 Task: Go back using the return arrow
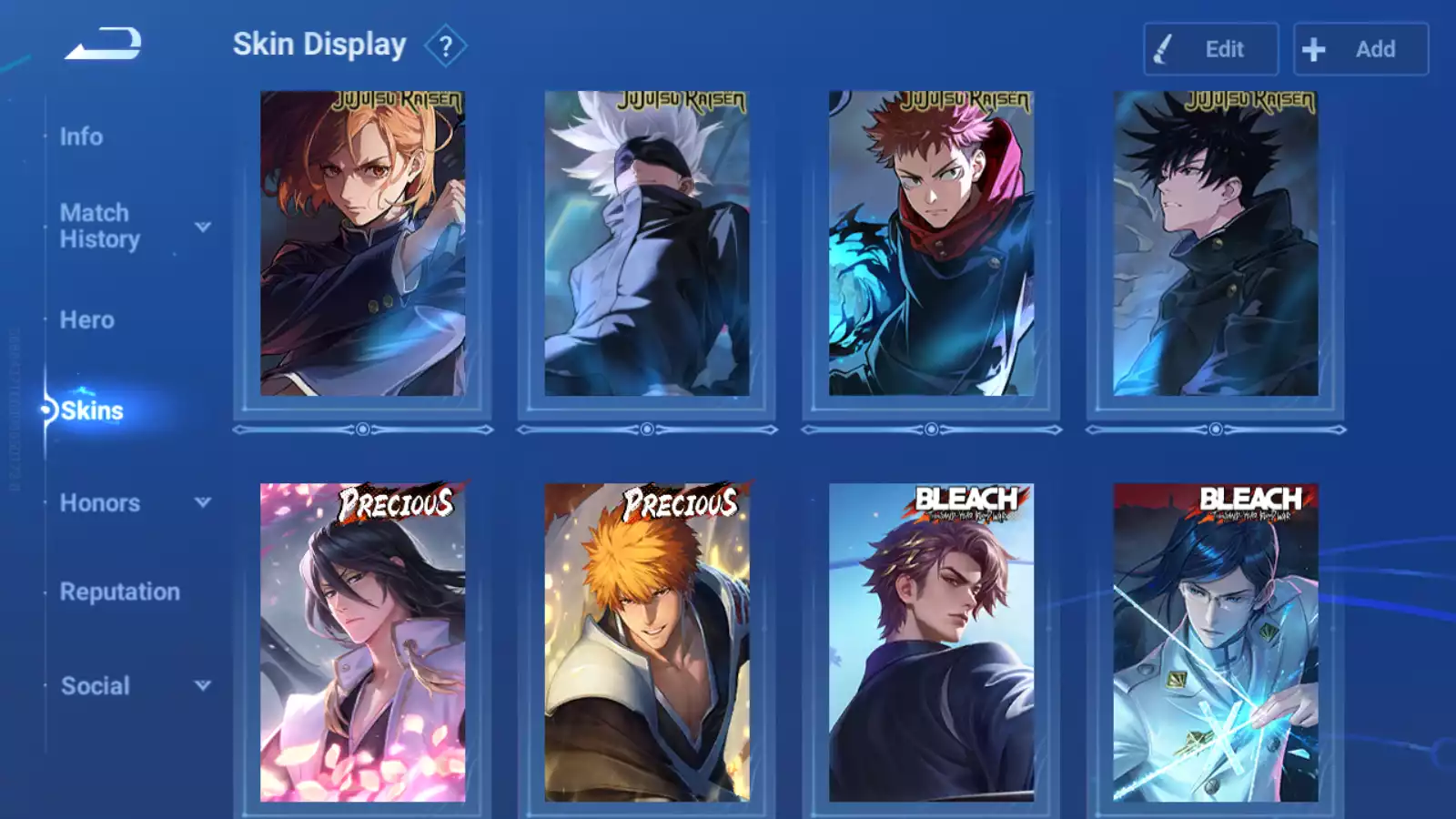pos(103,44)
